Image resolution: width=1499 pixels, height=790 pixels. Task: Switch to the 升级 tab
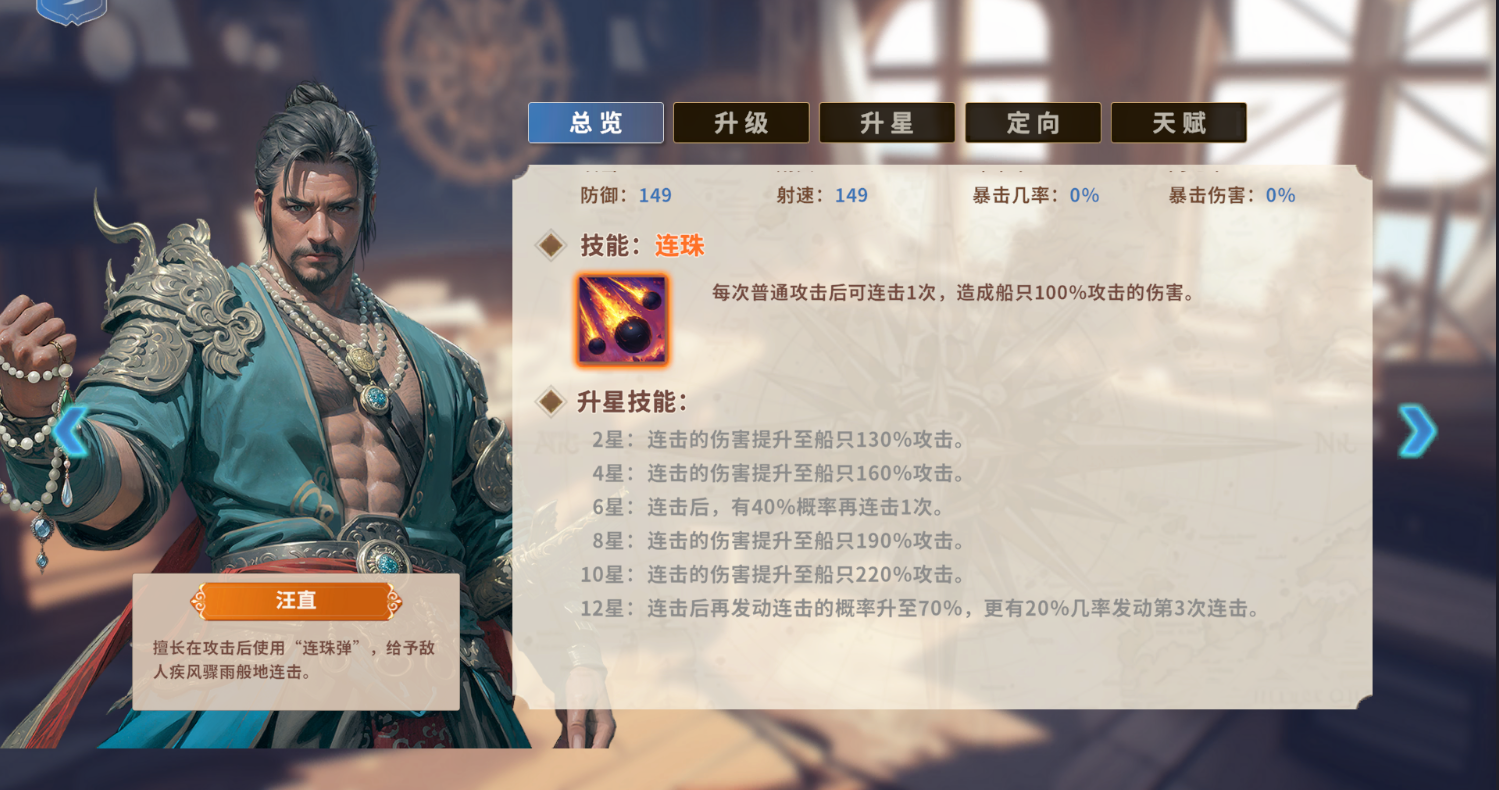coord(741,122)
